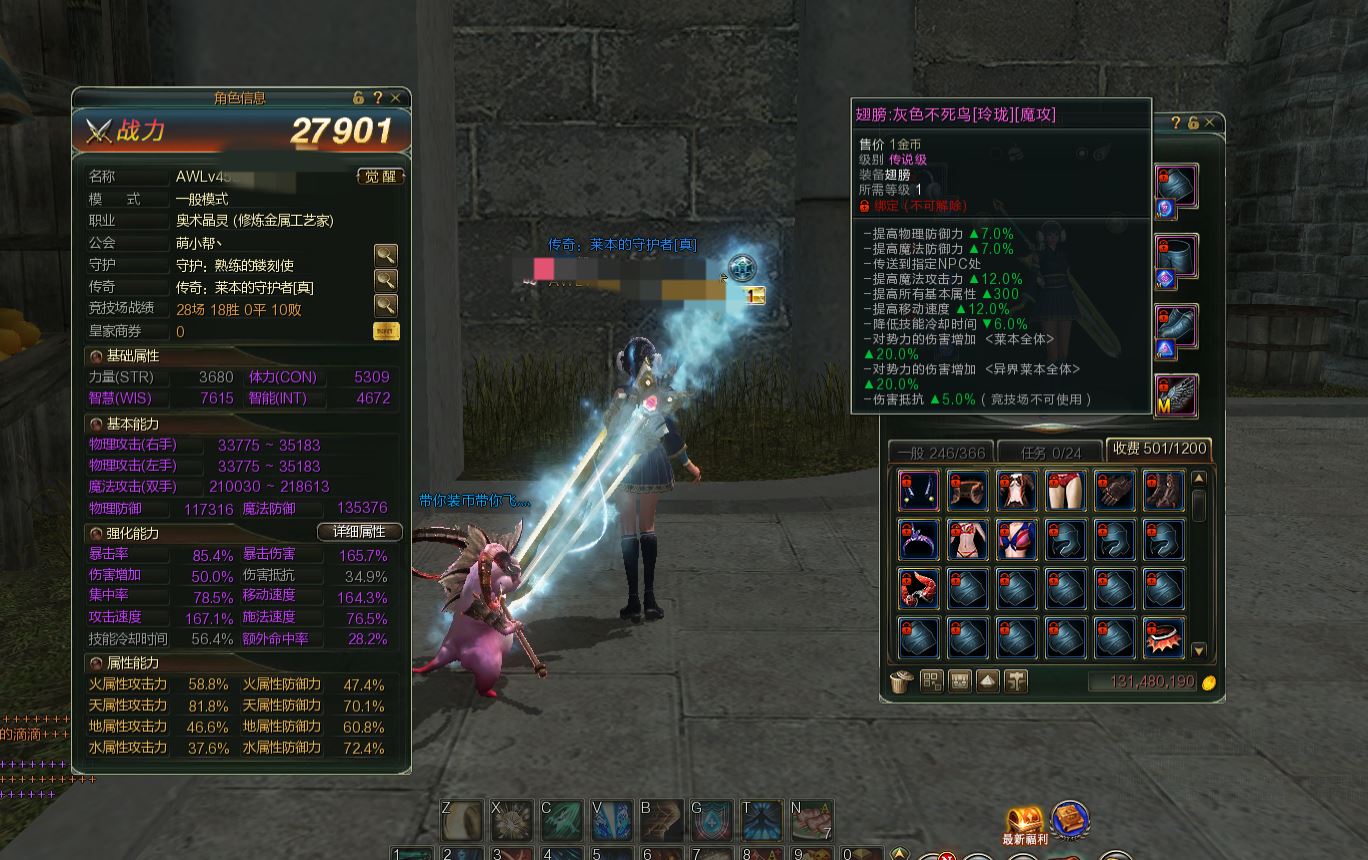The height and width of the screenshot is (860, 1368).
Task: Click the gold ticket icon beside 皇家商券
Action: pyautogui.click(x=386, y=331)
